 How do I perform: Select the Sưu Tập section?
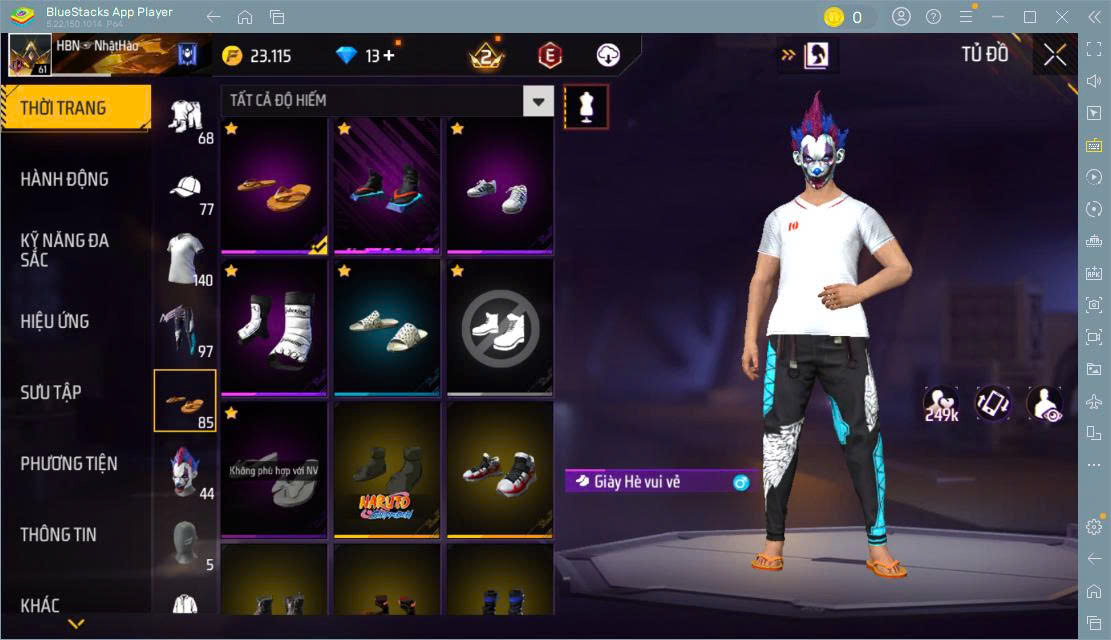(51, 392)
